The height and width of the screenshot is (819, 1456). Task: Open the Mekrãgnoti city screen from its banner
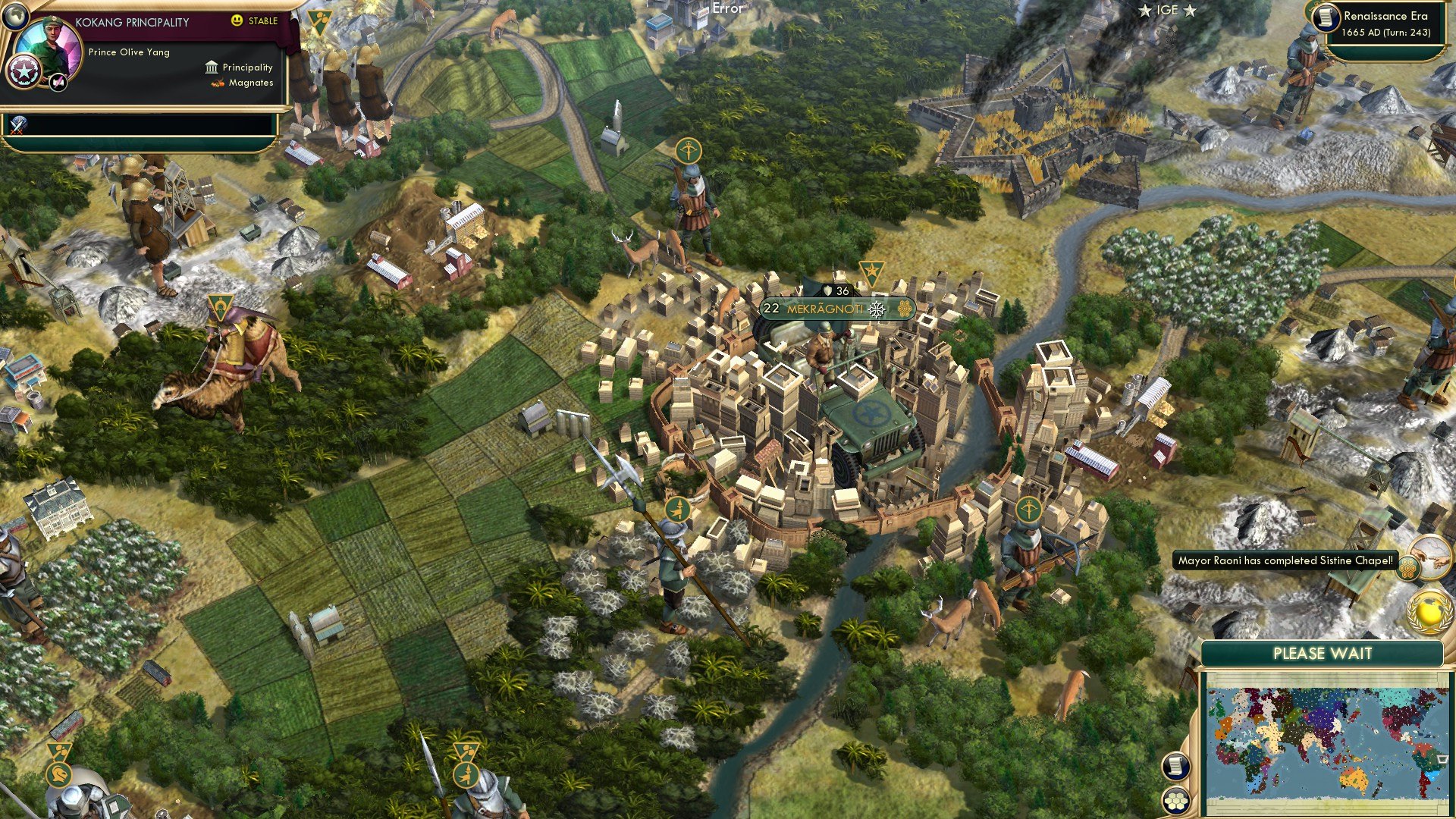pos(825,309)
